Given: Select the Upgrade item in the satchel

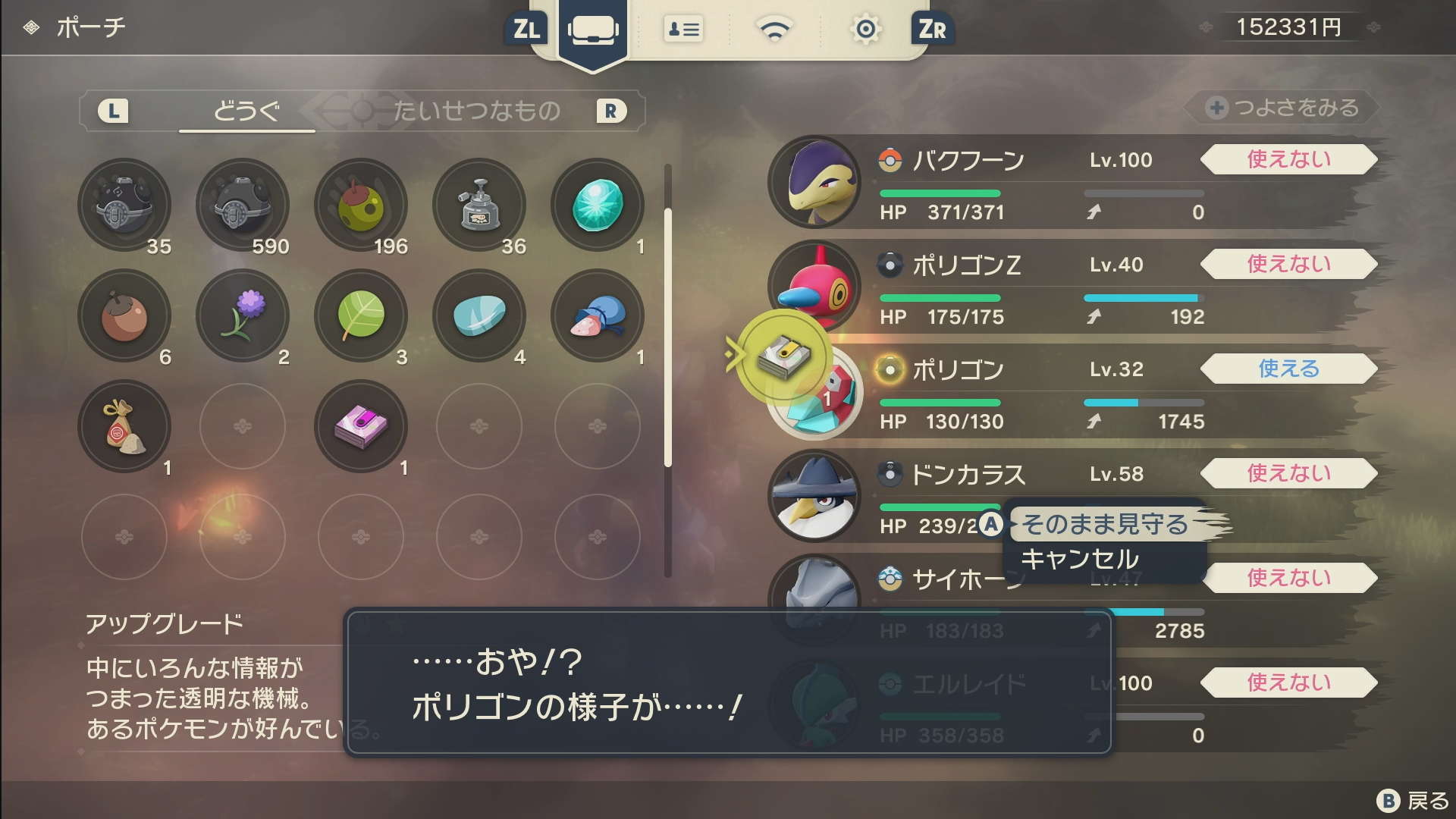Looking at the screenshot, I should point(361,426).
